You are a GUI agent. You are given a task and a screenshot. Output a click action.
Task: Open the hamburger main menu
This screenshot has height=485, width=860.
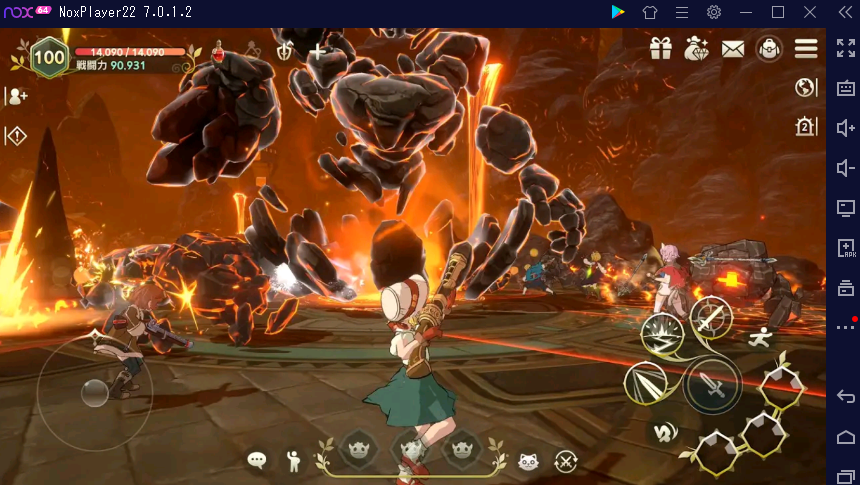[x=806, y=48]
